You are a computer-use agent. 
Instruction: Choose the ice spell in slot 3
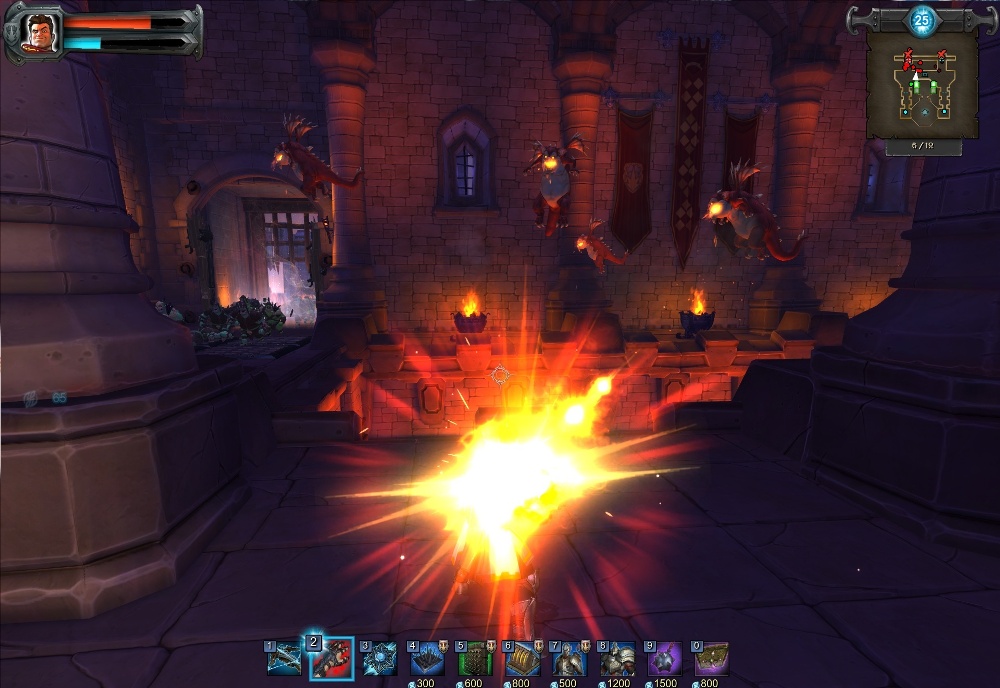coord(380,659)
